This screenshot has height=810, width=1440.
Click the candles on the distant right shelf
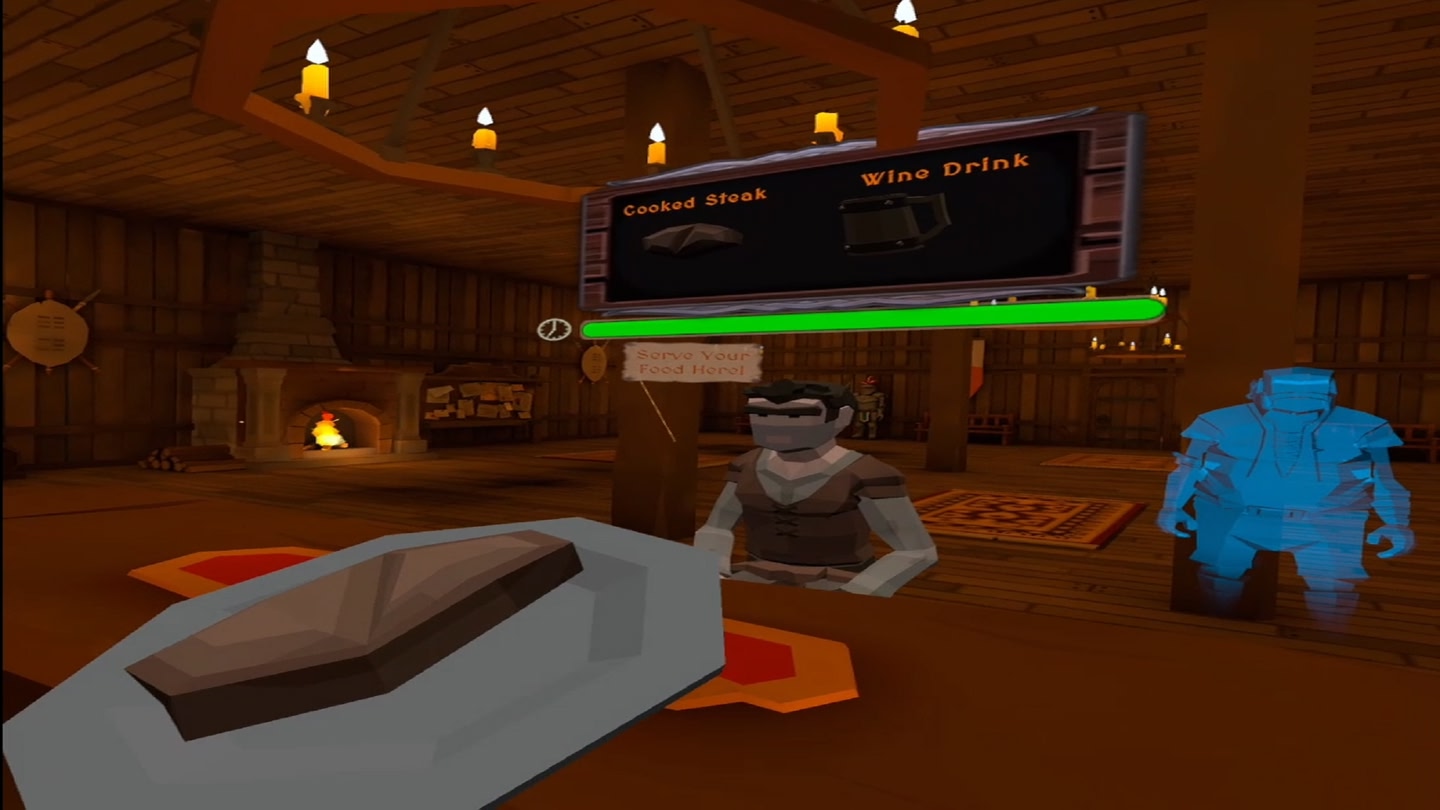(1130, 345)
